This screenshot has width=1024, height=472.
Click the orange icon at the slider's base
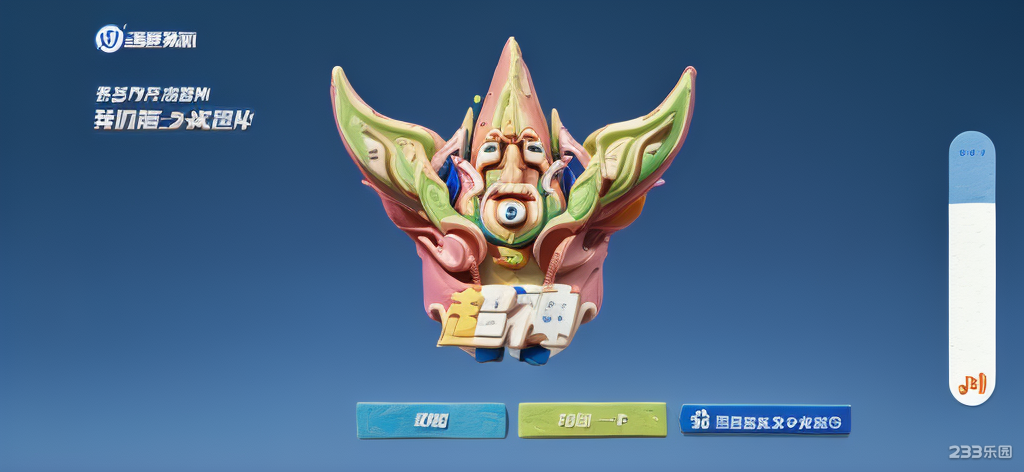pos(972,384)
